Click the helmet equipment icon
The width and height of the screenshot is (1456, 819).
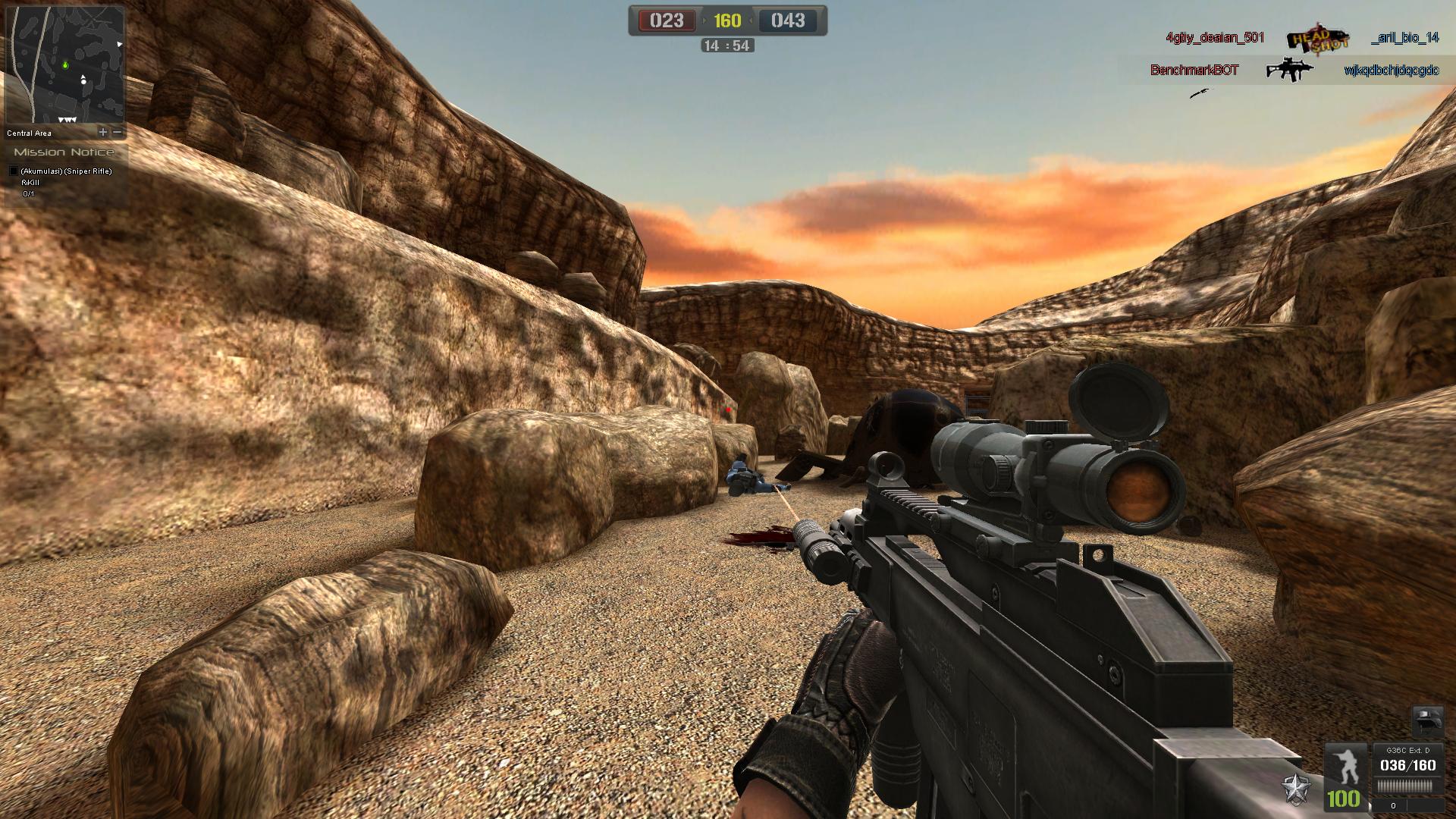1426,721
